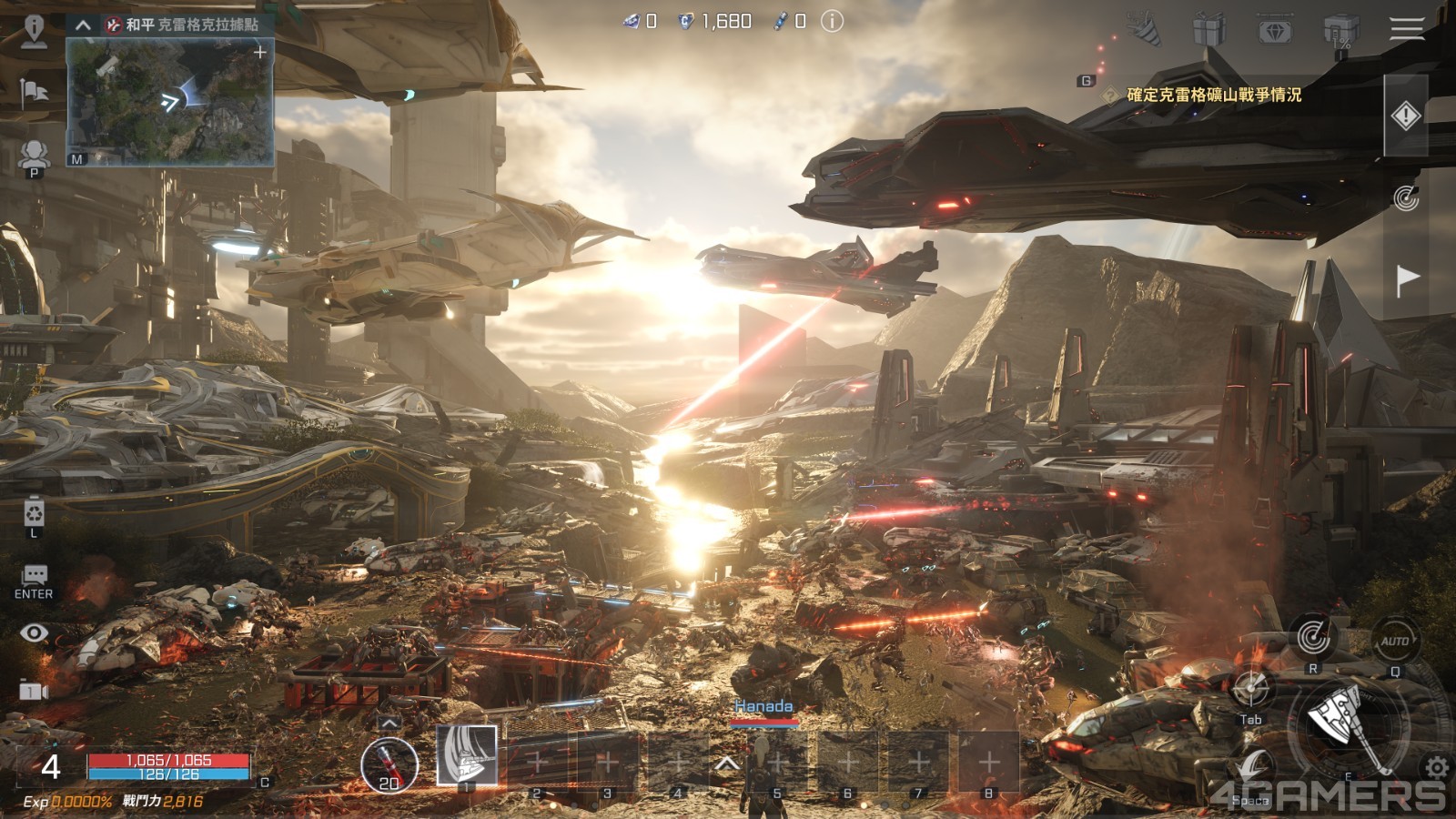Open the full map from the minimap
The height and width of the screenshot is (819, 1456).
(x=169, y=102)
